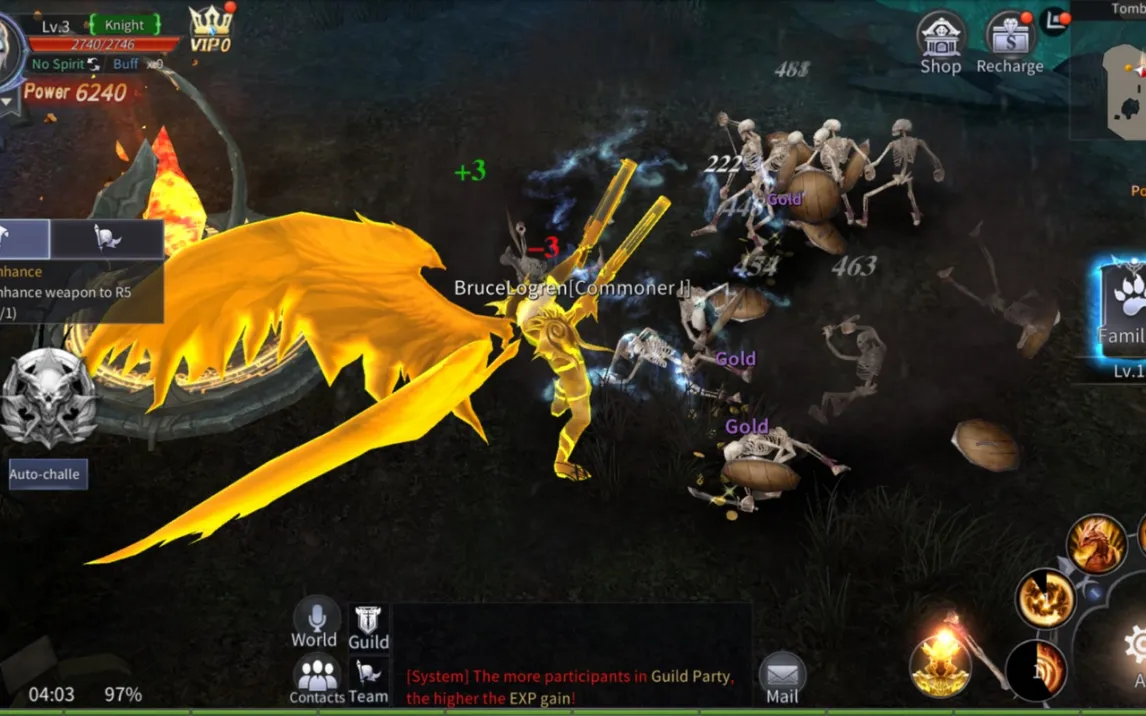Use the swirling flame phoenix skill
The height and width of the screenshot is (716, 1146).
(1045, 599)
